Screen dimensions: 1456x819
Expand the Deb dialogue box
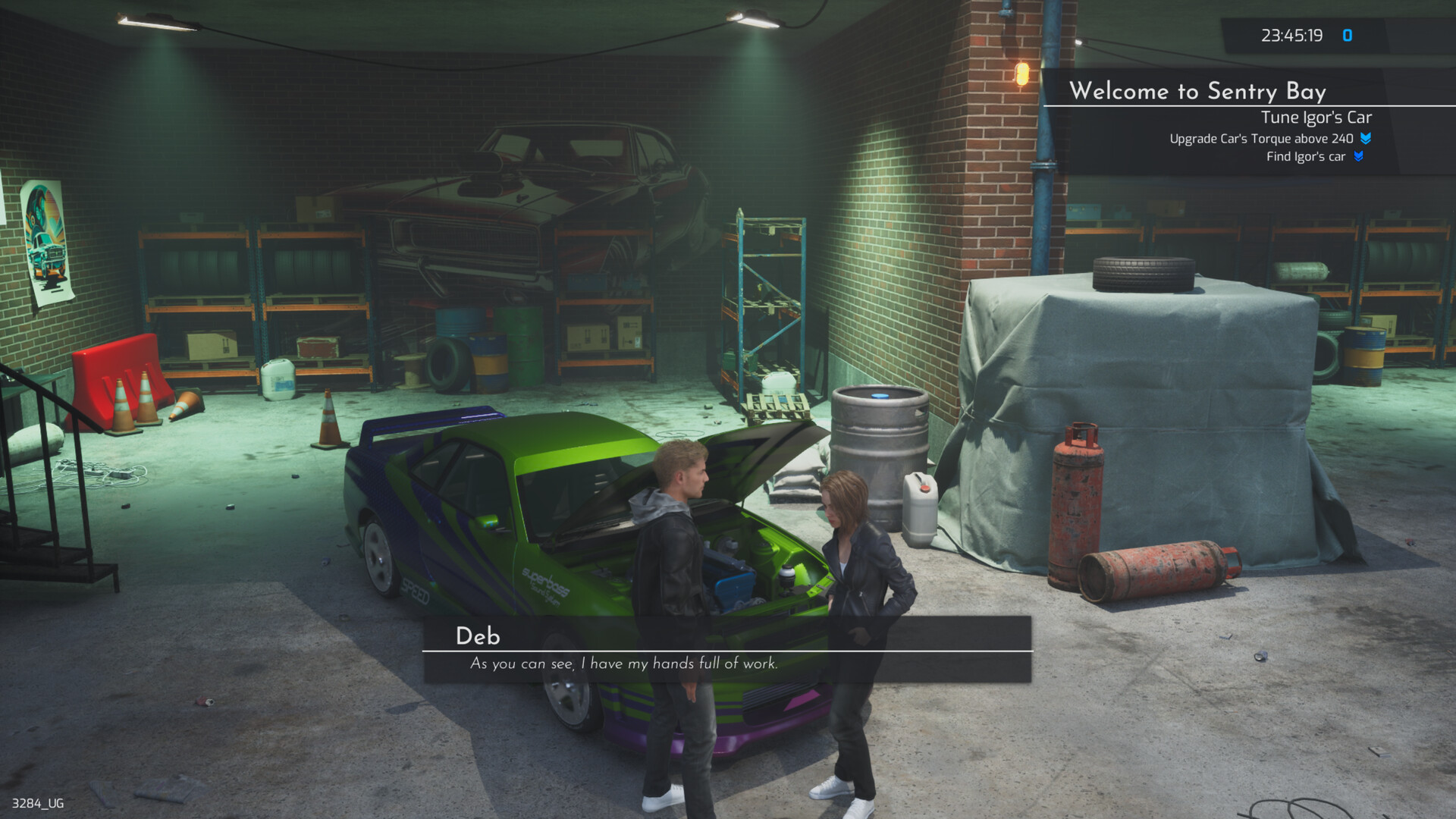point(728,648)
